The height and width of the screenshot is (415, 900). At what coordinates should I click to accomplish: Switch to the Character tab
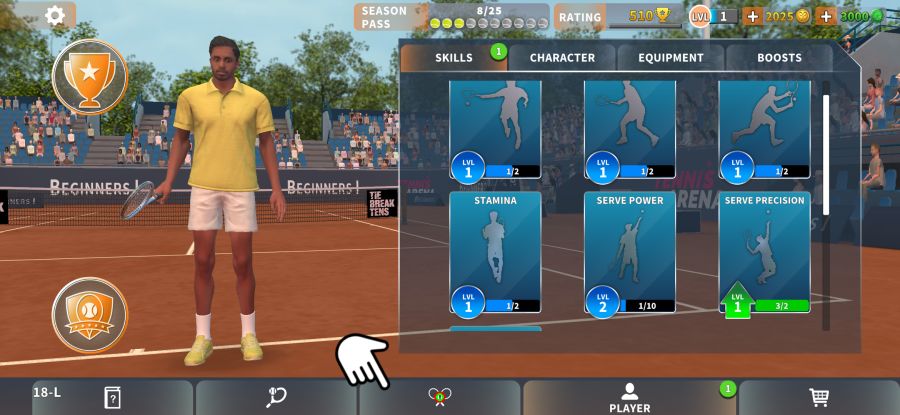(562, 58)
